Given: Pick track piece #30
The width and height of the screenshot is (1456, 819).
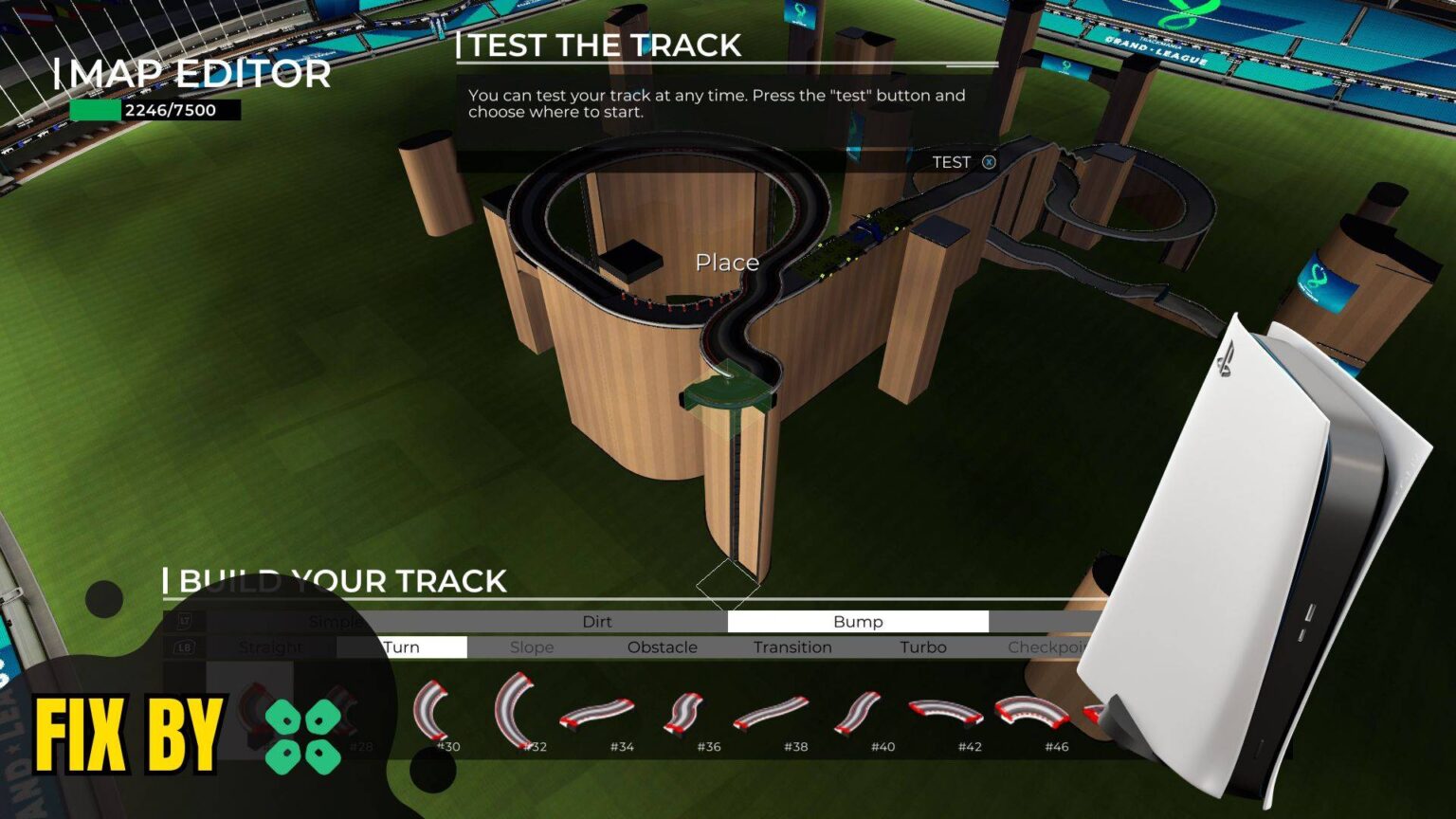Looking at the screenshot, I should tap(431, 711).
